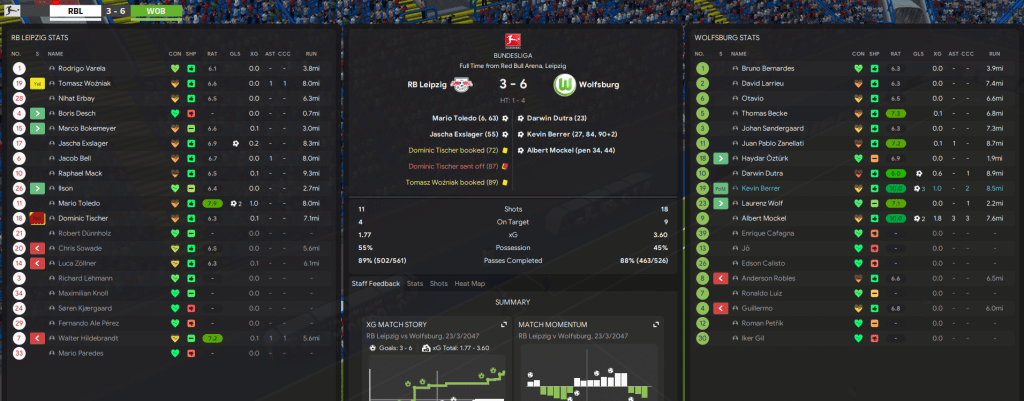Click the RB Leipzig team name in scoreline
Screen dimensions: 1024x401
point(430,85)
